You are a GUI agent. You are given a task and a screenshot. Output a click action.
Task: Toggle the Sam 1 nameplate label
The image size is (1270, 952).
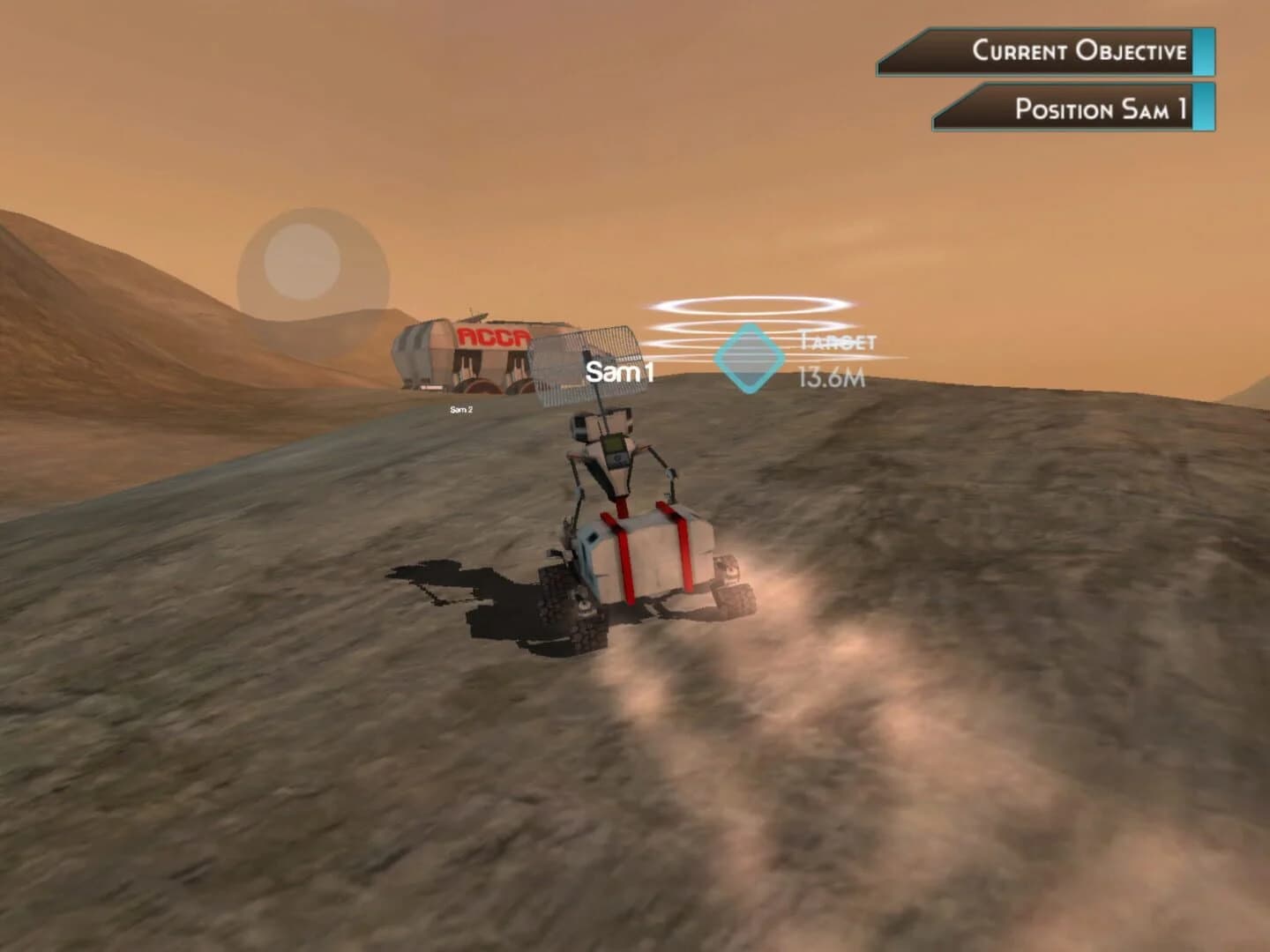tap(616, 371)
